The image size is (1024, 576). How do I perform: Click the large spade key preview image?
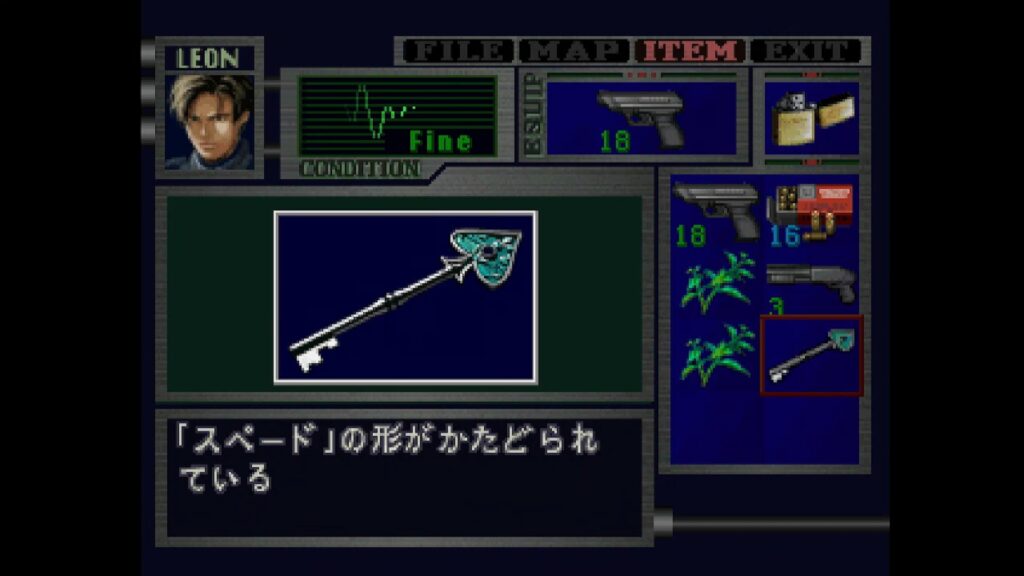point(405,297)
